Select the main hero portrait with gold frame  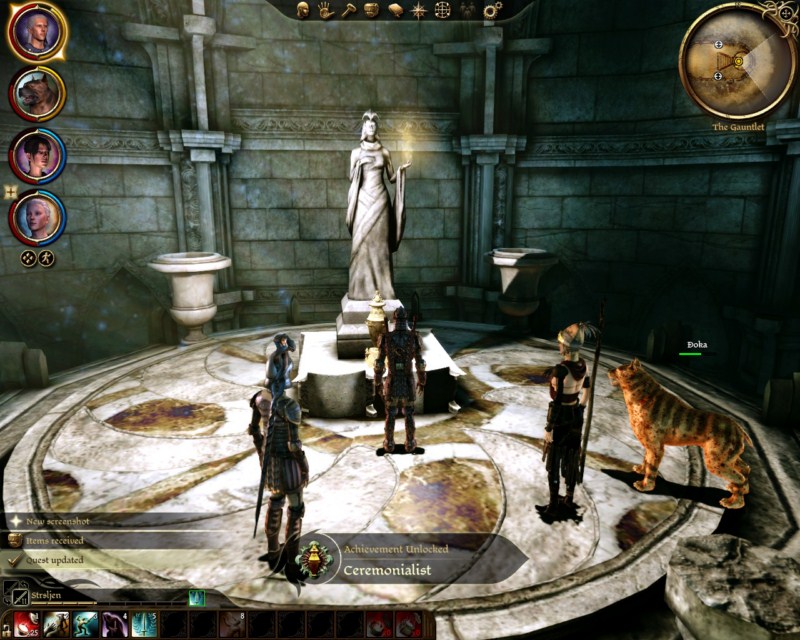[x=37, y=32]
